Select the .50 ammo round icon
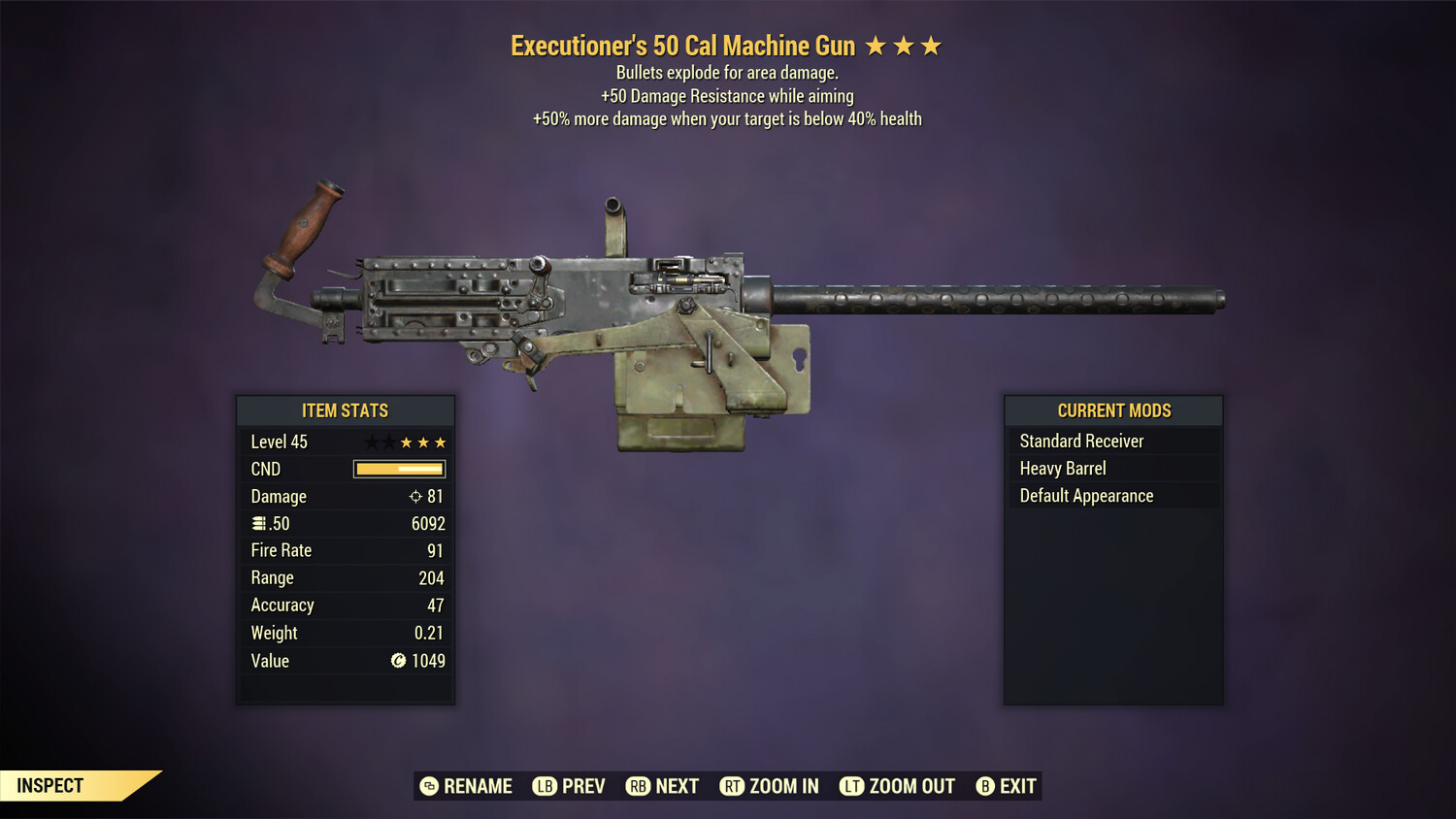This screenshot has width=1456, height=819. tap(259, 523)
